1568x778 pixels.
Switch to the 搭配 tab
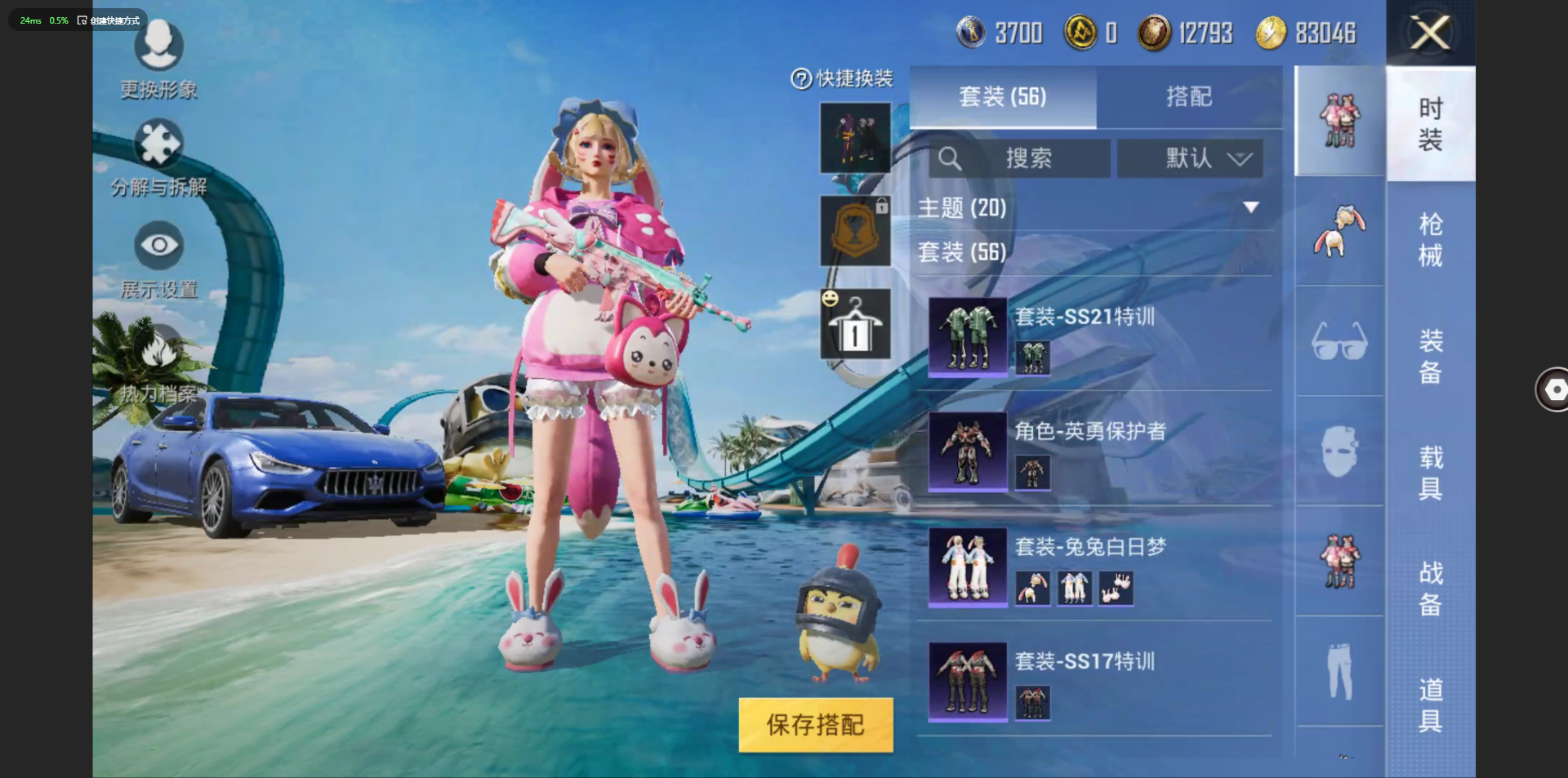[1189, 97]
